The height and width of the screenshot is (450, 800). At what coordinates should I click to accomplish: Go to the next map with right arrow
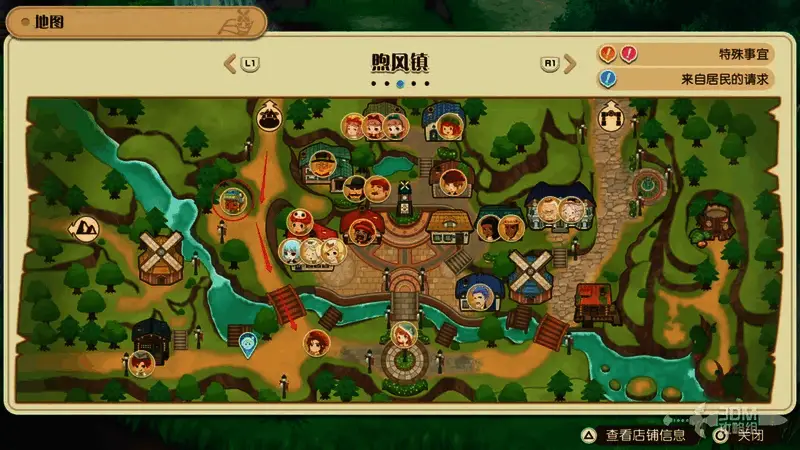(x=569, y=64)
